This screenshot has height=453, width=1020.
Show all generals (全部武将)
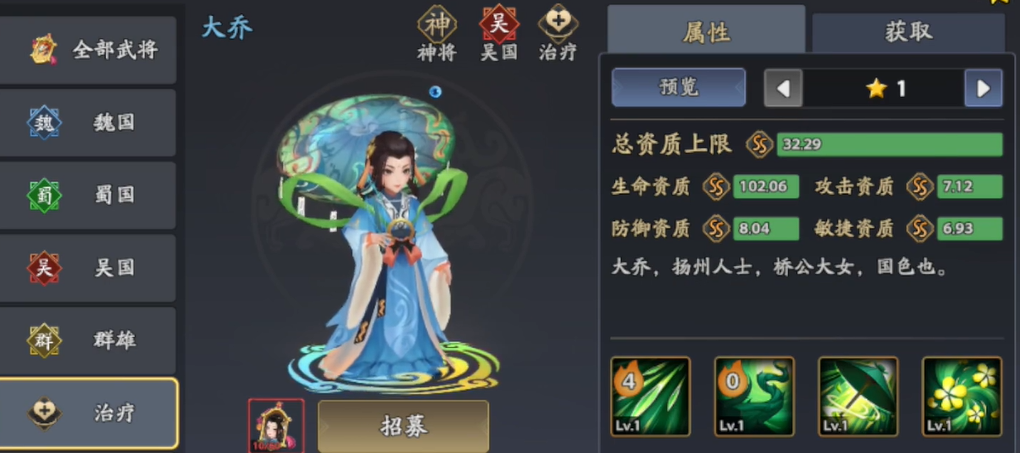pyautogui.click(x=89, y=50)
